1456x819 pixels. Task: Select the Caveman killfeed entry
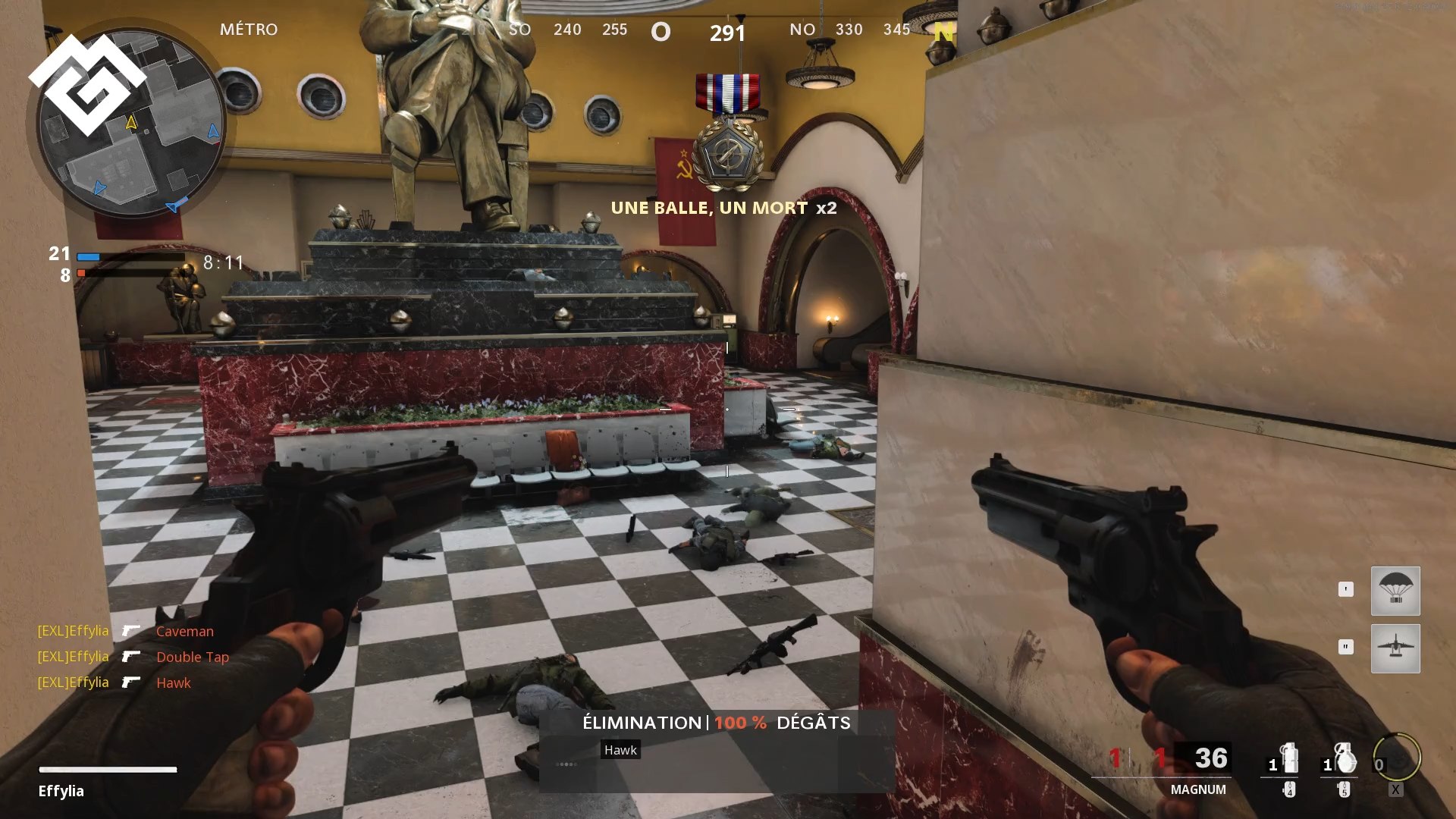click(184, 631)
